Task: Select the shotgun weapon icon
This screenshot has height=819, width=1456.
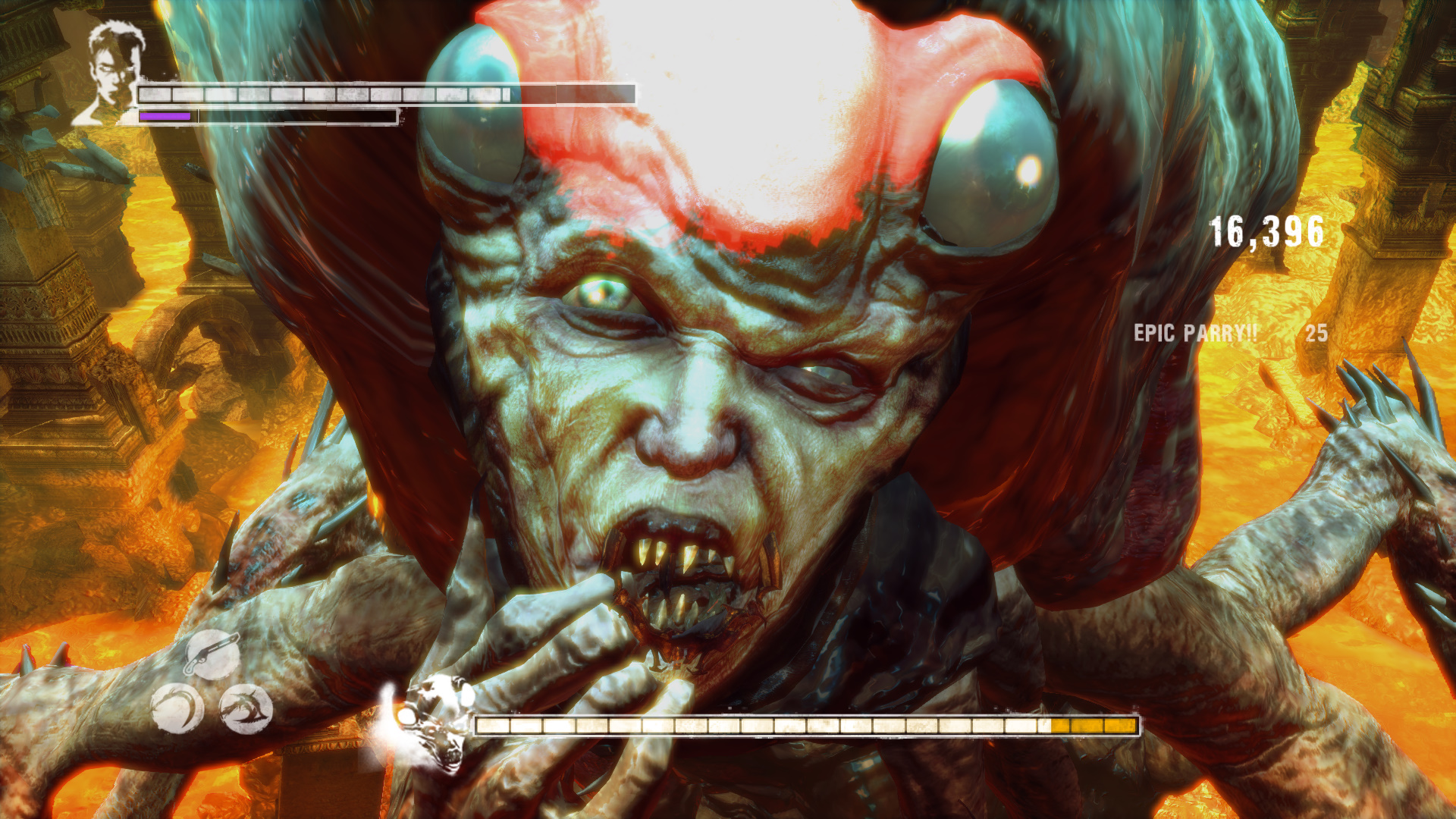Action: pos(212,654)
